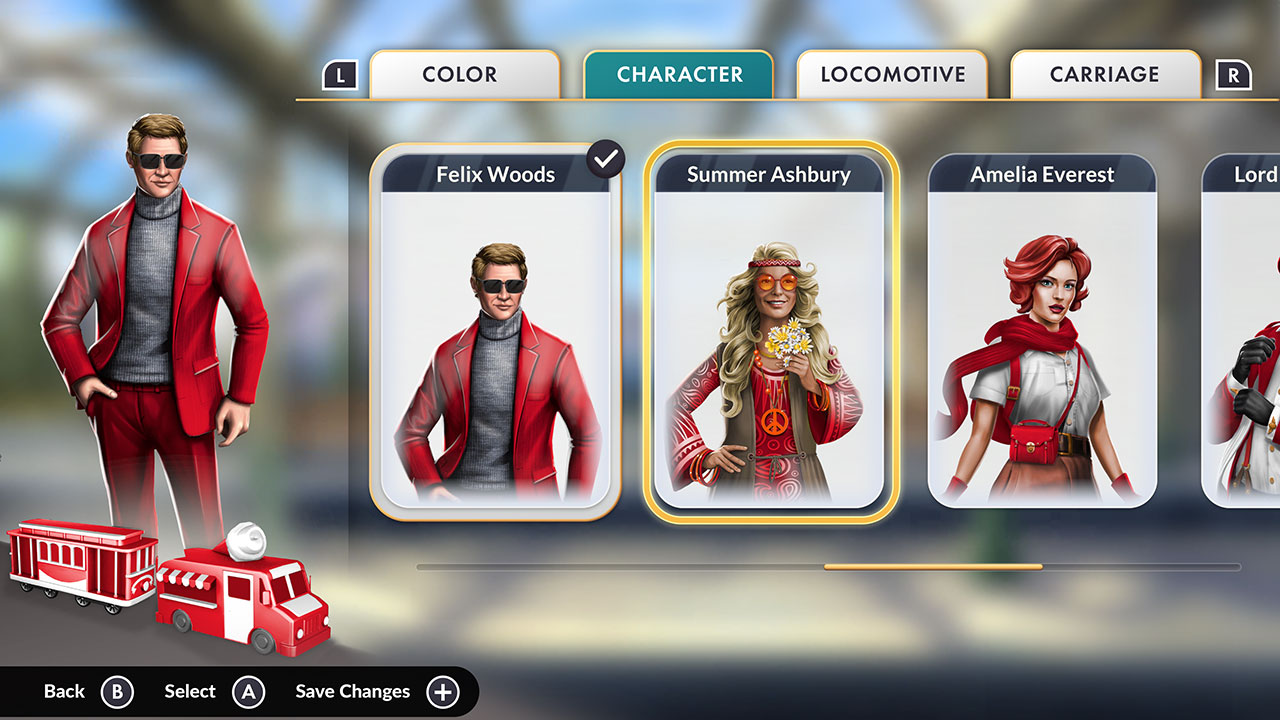Click the R shoulder button icon
The width and height of the screenshot is (1280, 720).
(1236, 73)
